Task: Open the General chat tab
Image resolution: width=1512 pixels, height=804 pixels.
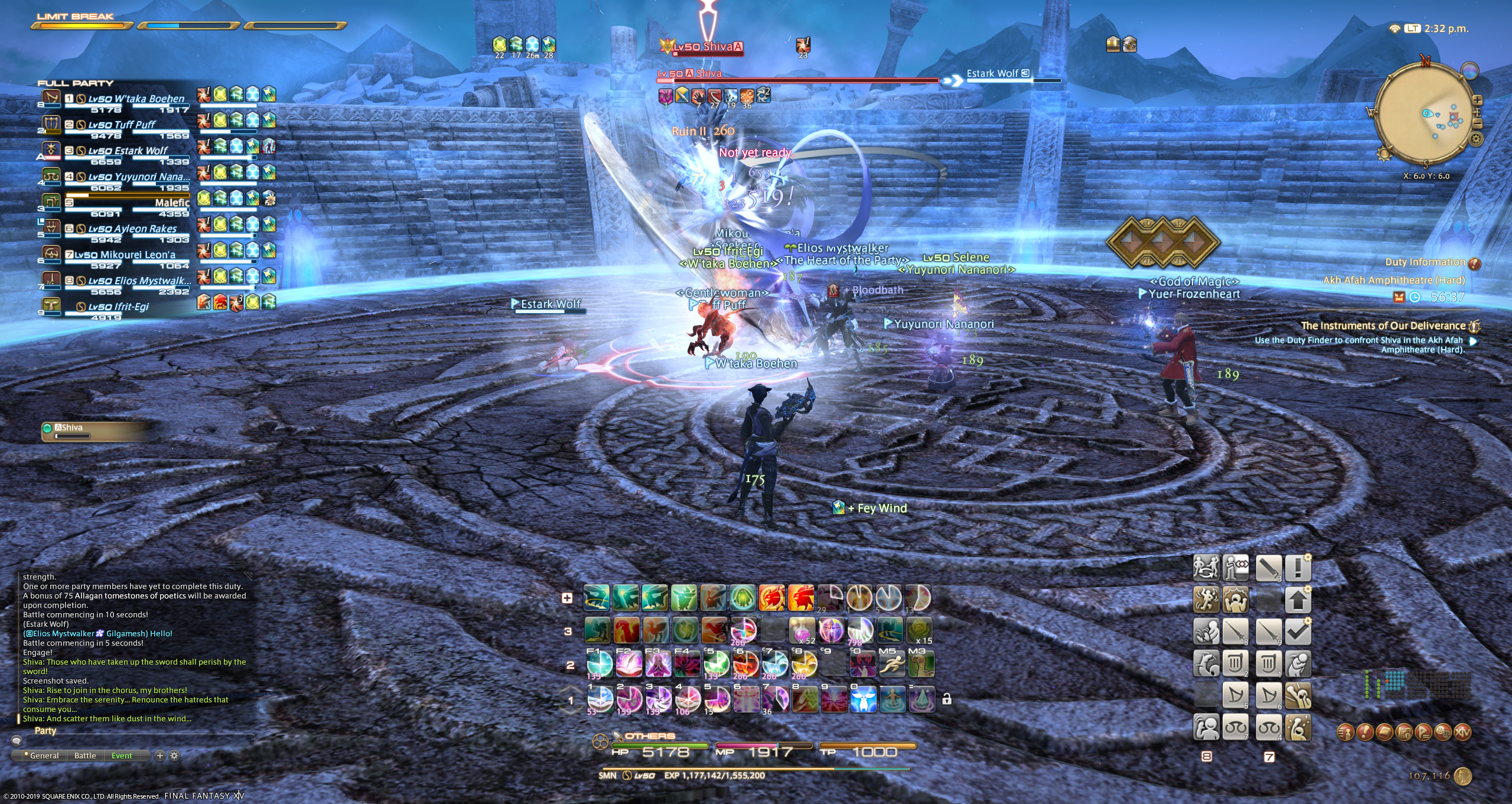Action: 44,756
